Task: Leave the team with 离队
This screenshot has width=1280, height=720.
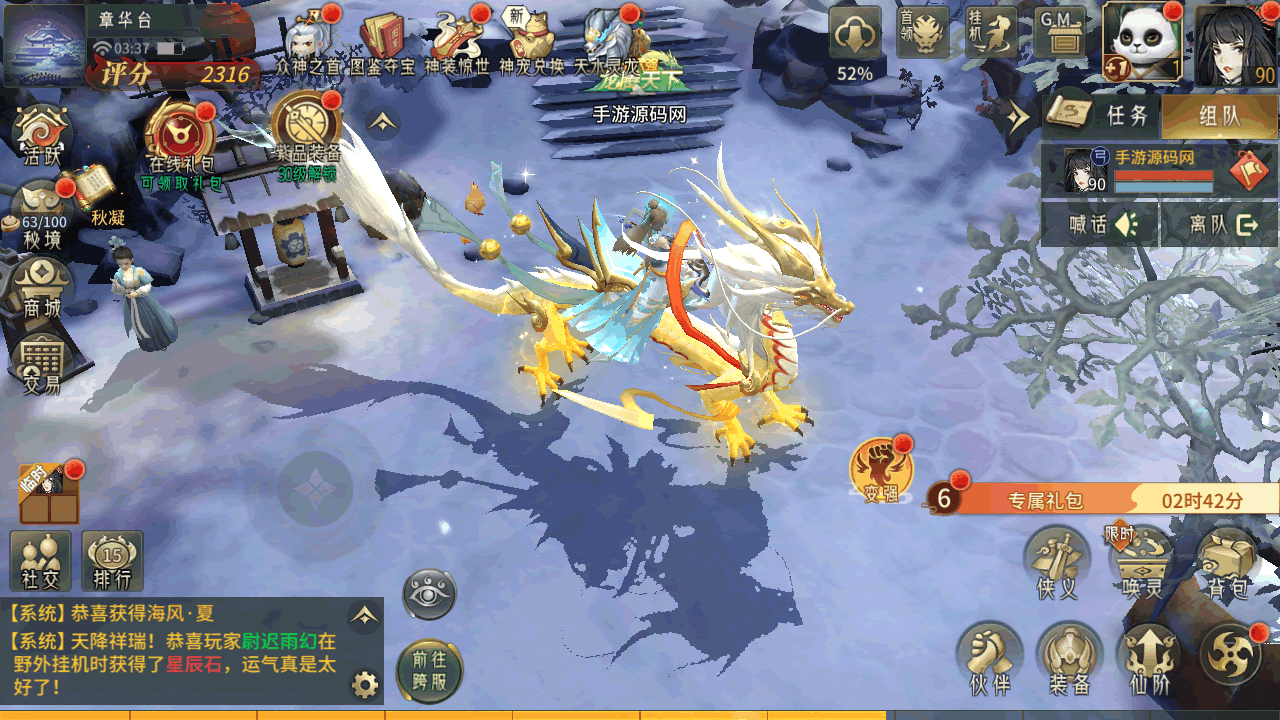Action: point(1221,224)
